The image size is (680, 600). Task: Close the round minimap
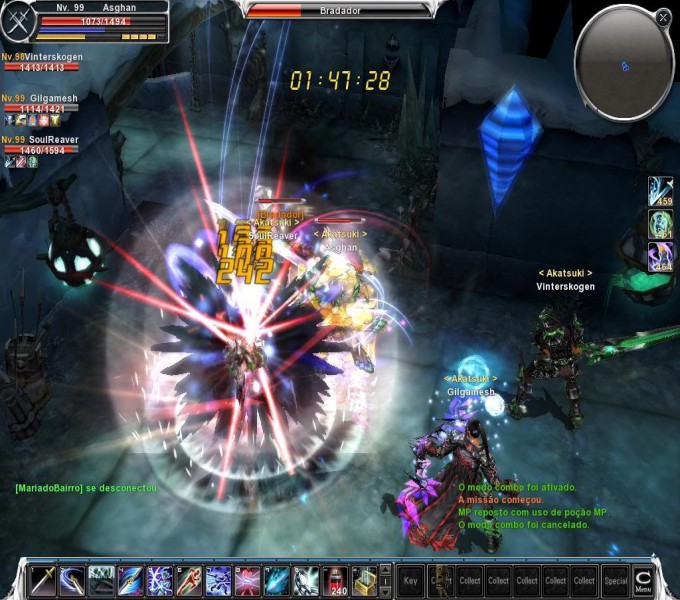click(x=663, y=17)
